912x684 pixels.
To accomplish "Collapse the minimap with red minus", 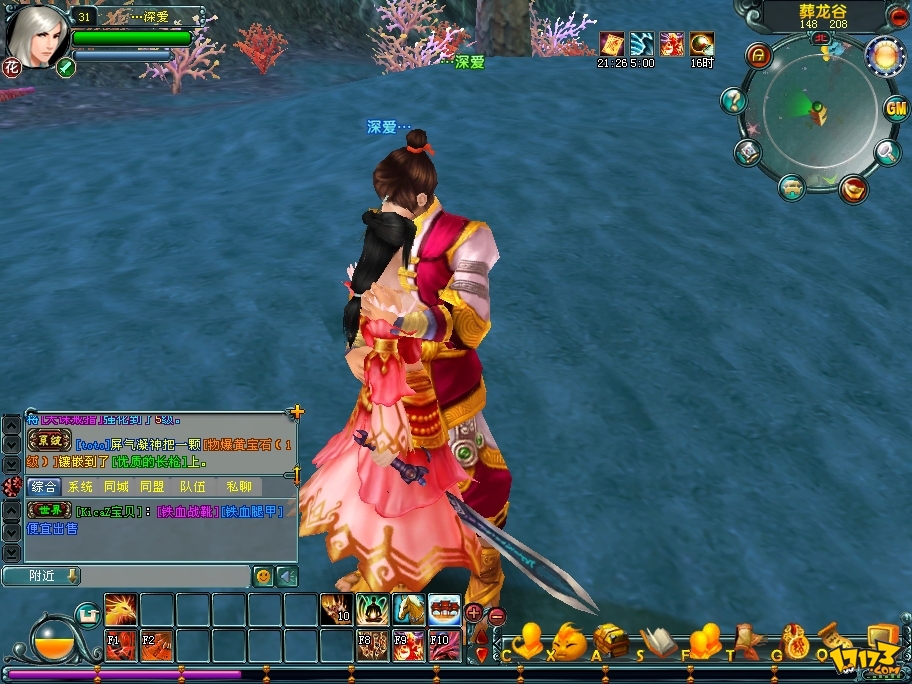I will coord(898,16).
